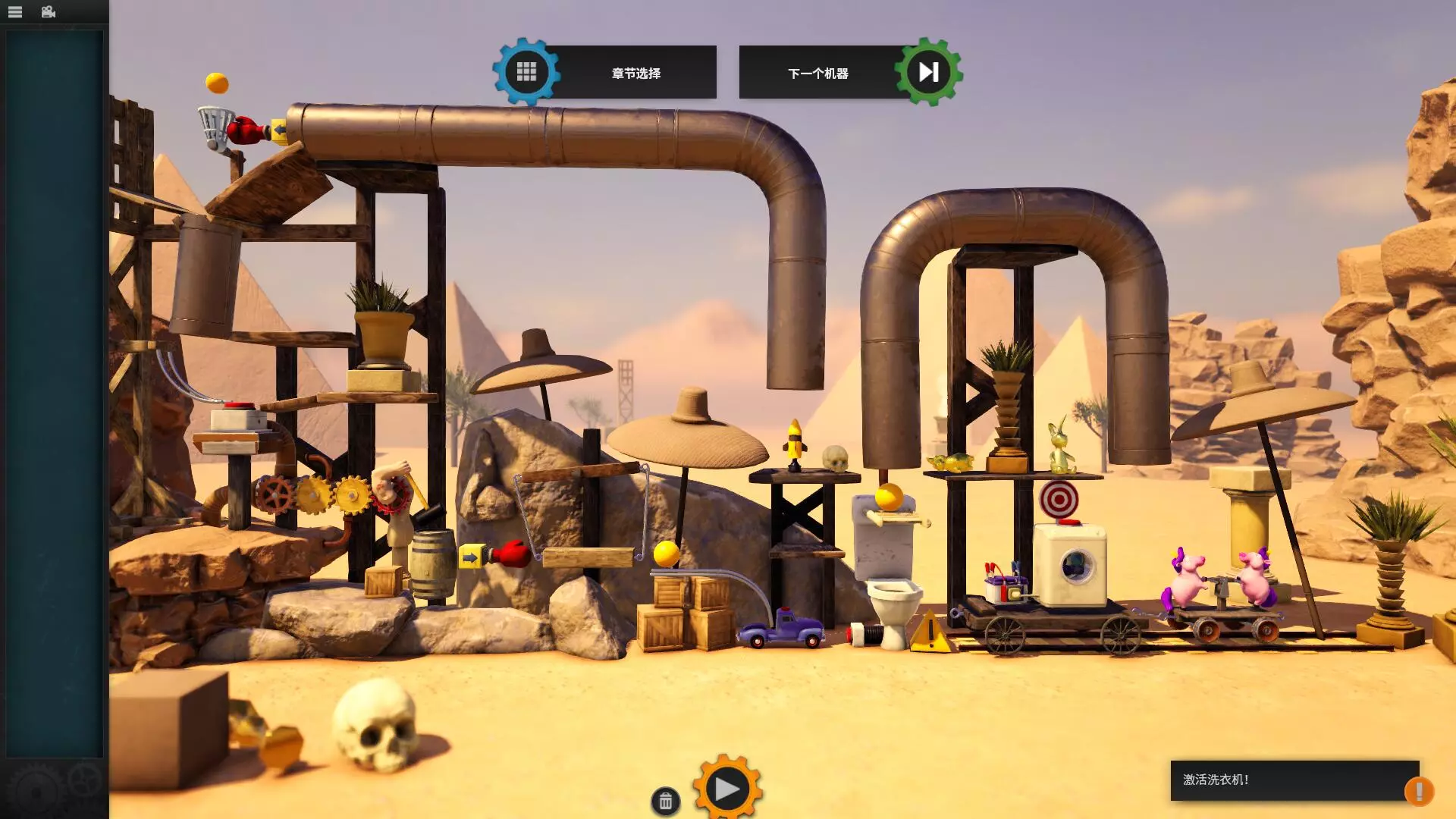Select the 激活洗衣机 objective panel
The width and height of the screenshot is (1456, 819).
[x=1285, y=780]
